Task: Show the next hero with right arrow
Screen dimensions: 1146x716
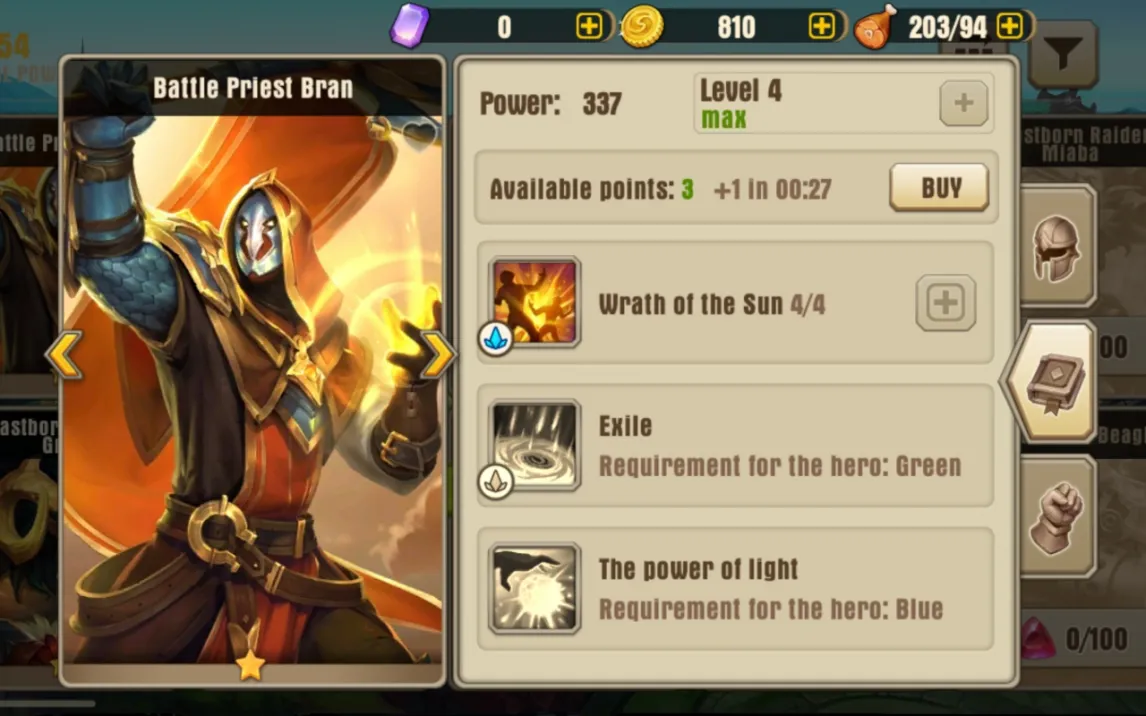Action: tap(437, 354)
